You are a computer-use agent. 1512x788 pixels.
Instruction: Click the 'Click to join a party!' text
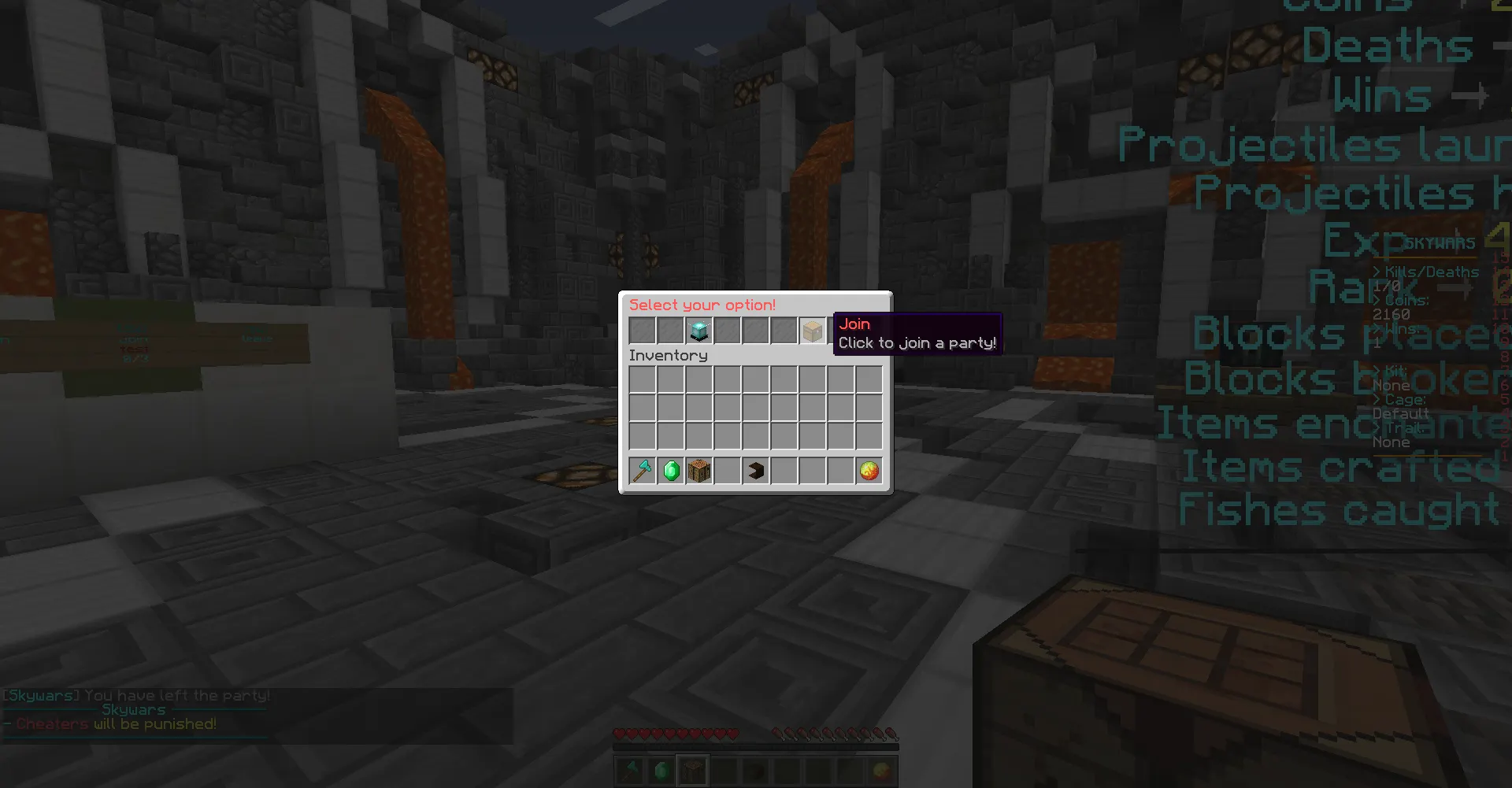pyautogui.click(x=917, y=342)
